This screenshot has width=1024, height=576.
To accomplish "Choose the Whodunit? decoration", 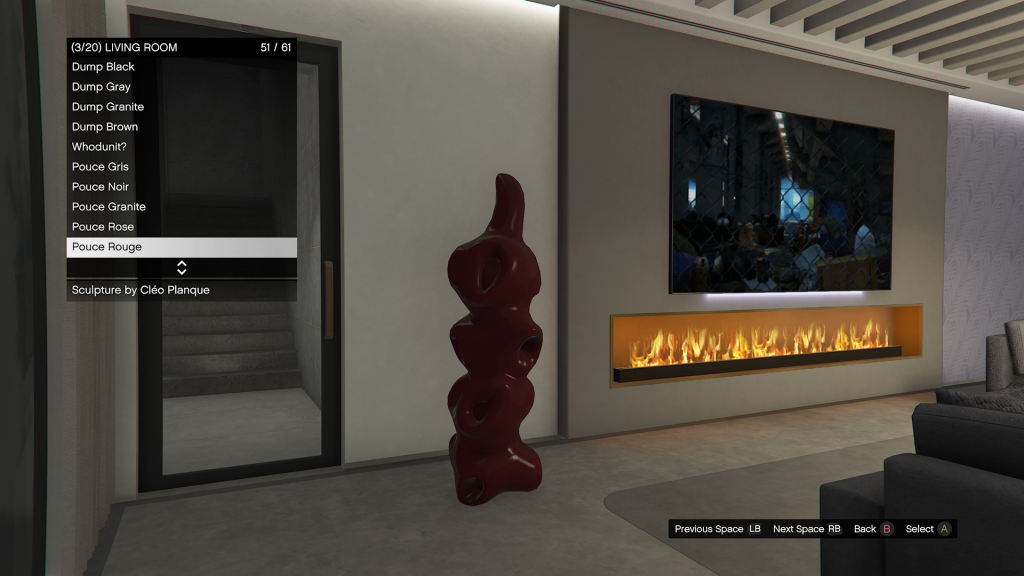I will point(99,147).
